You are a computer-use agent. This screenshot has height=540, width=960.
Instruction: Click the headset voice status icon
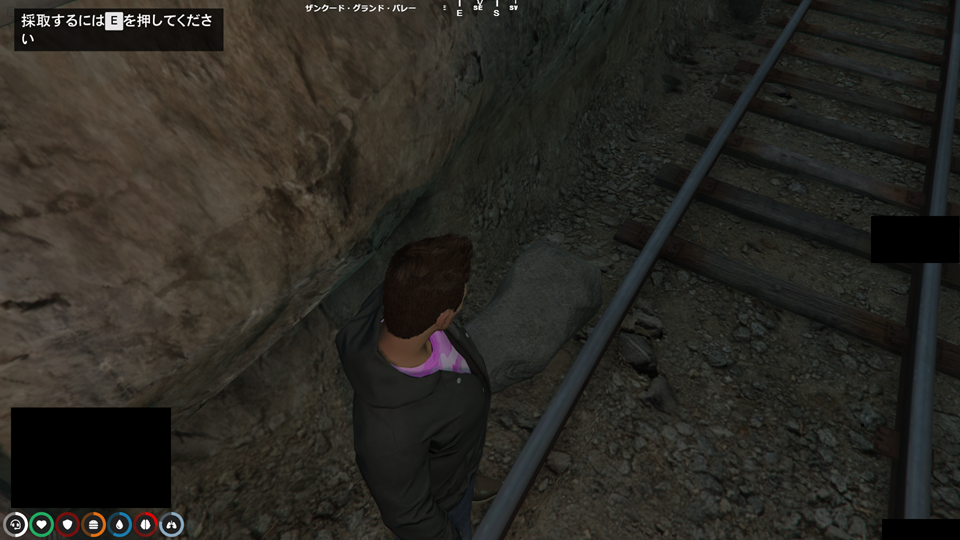click(x=16, y=524)
